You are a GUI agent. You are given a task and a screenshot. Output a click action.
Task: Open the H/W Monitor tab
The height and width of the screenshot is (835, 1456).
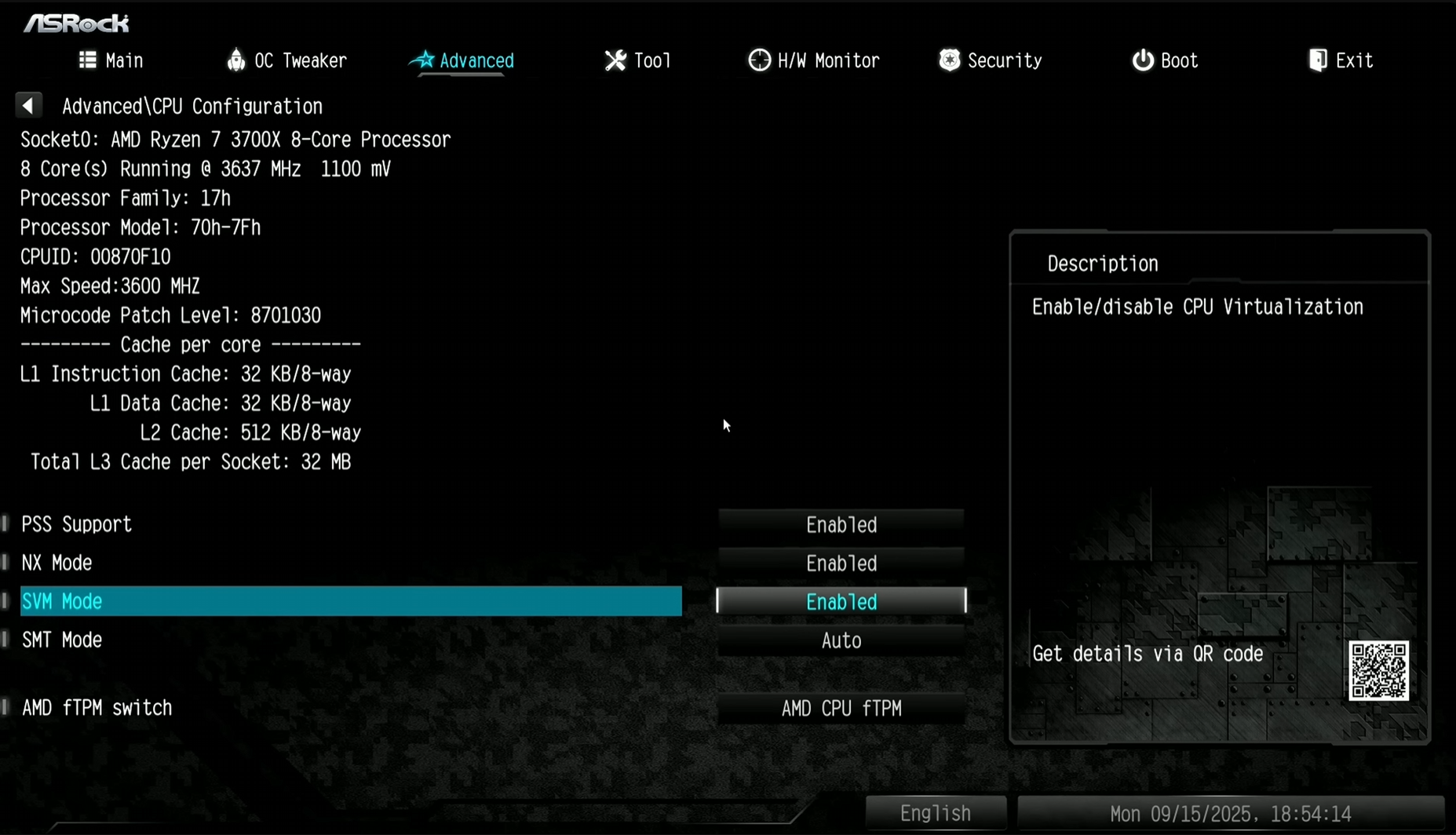(x=814, y=60)
